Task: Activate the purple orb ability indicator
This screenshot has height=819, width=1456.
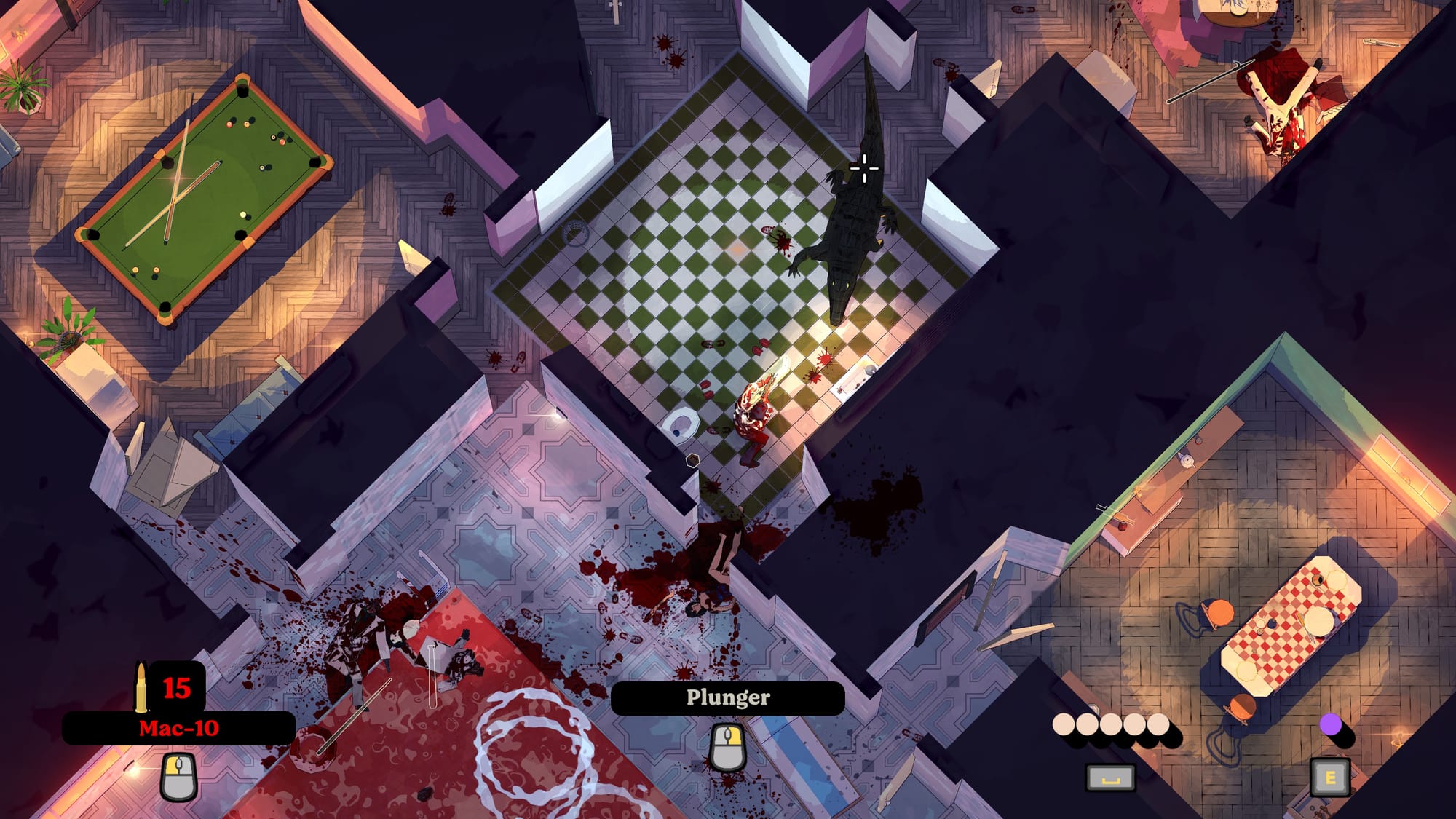Action: click(1330, 724)
